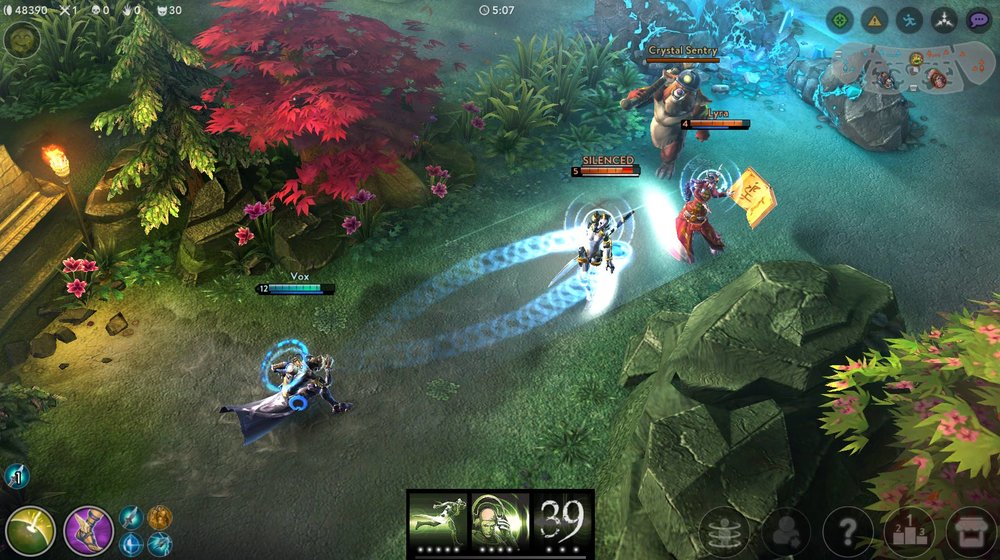The width and height of the screenshot is (1000, 560).
Task: Activate the purple winged boots item
Action: (x=88, y=531)
